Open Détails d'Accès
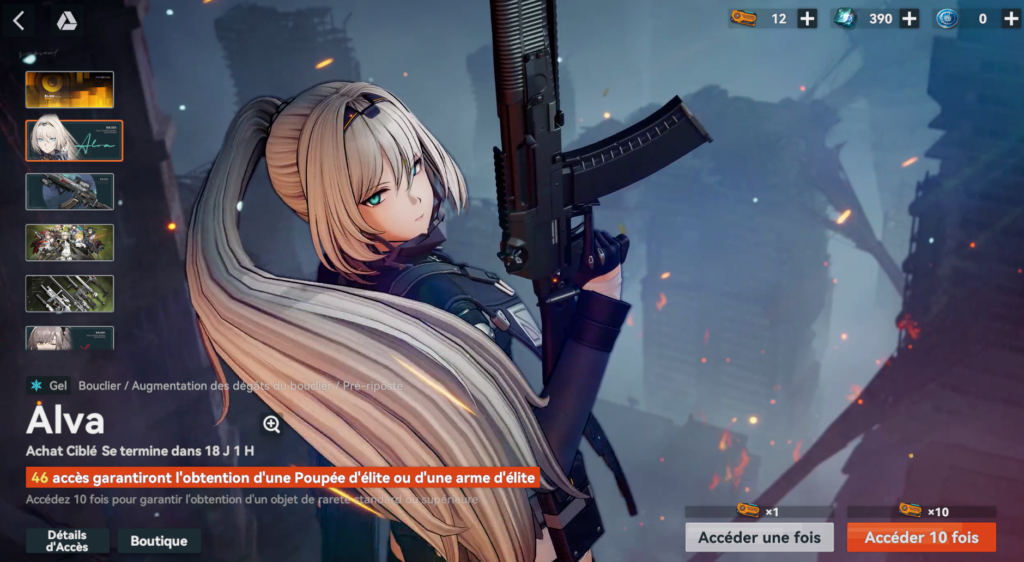1024x562 pixels. coord(67,541)
